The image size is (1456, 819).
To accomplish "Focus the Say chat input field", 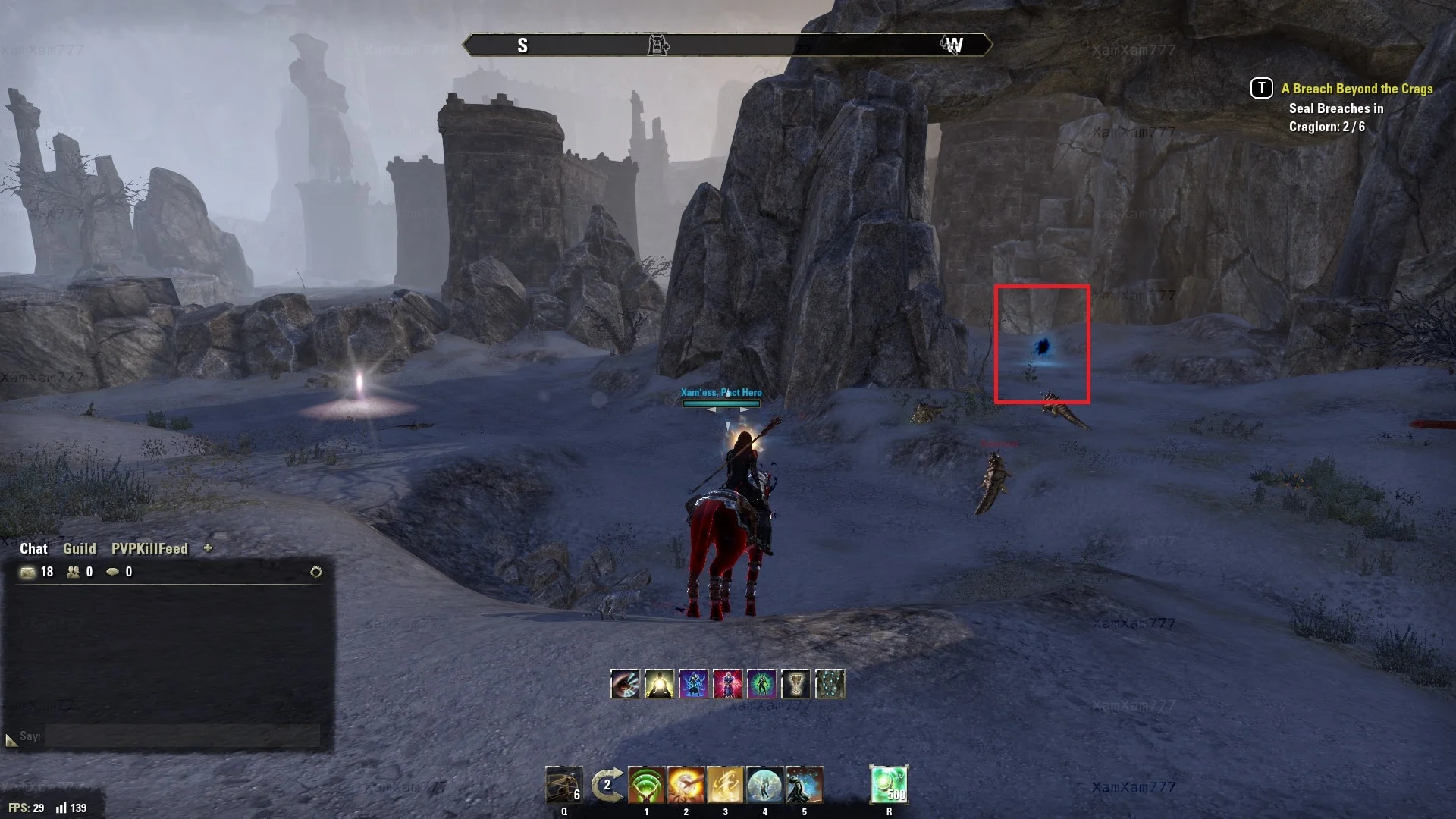I will point(182,736).
